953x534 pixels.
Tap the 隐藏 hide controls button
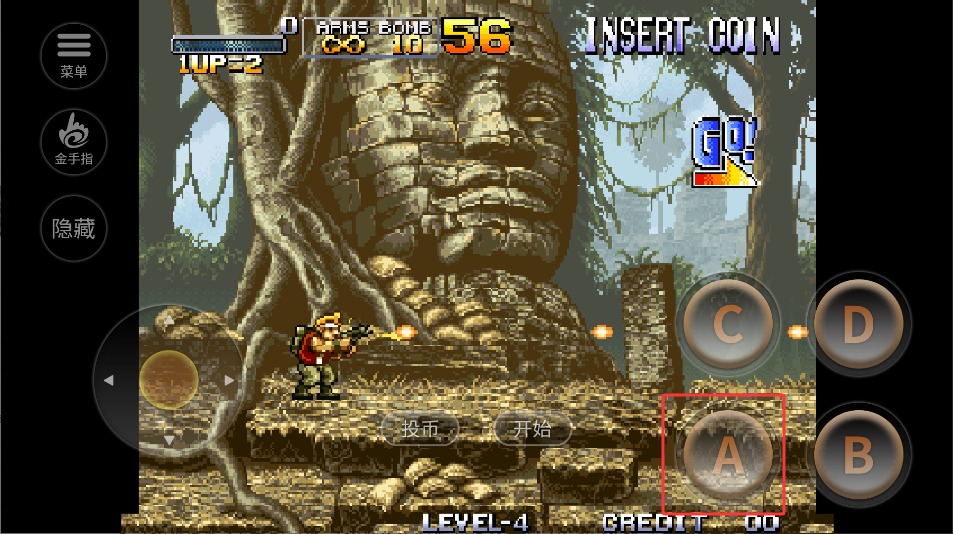(74, 228)
